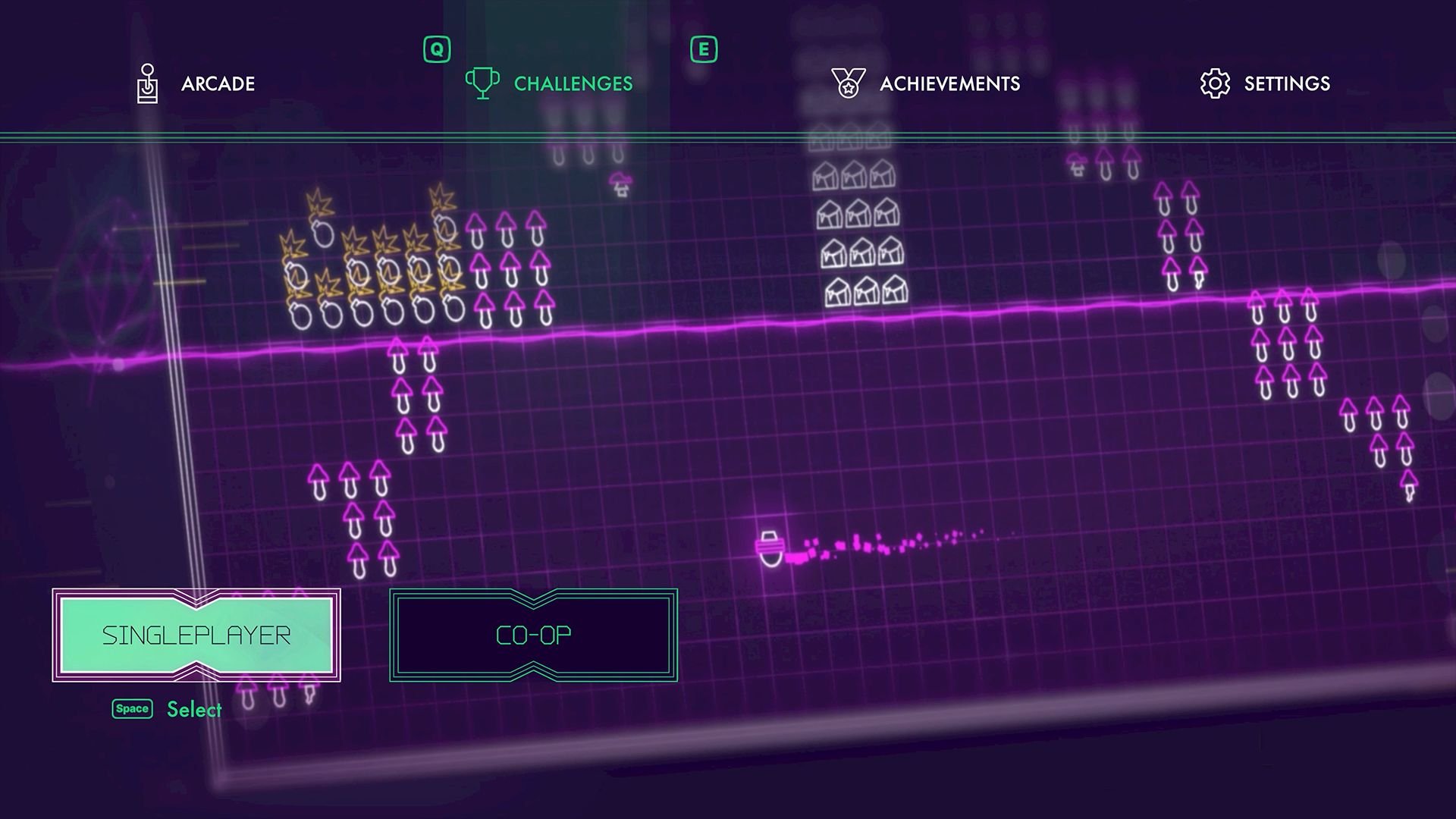Click the medal icon beside Achievements
This screenshot has width=1456, height=819.
click(x=847, y=82)
